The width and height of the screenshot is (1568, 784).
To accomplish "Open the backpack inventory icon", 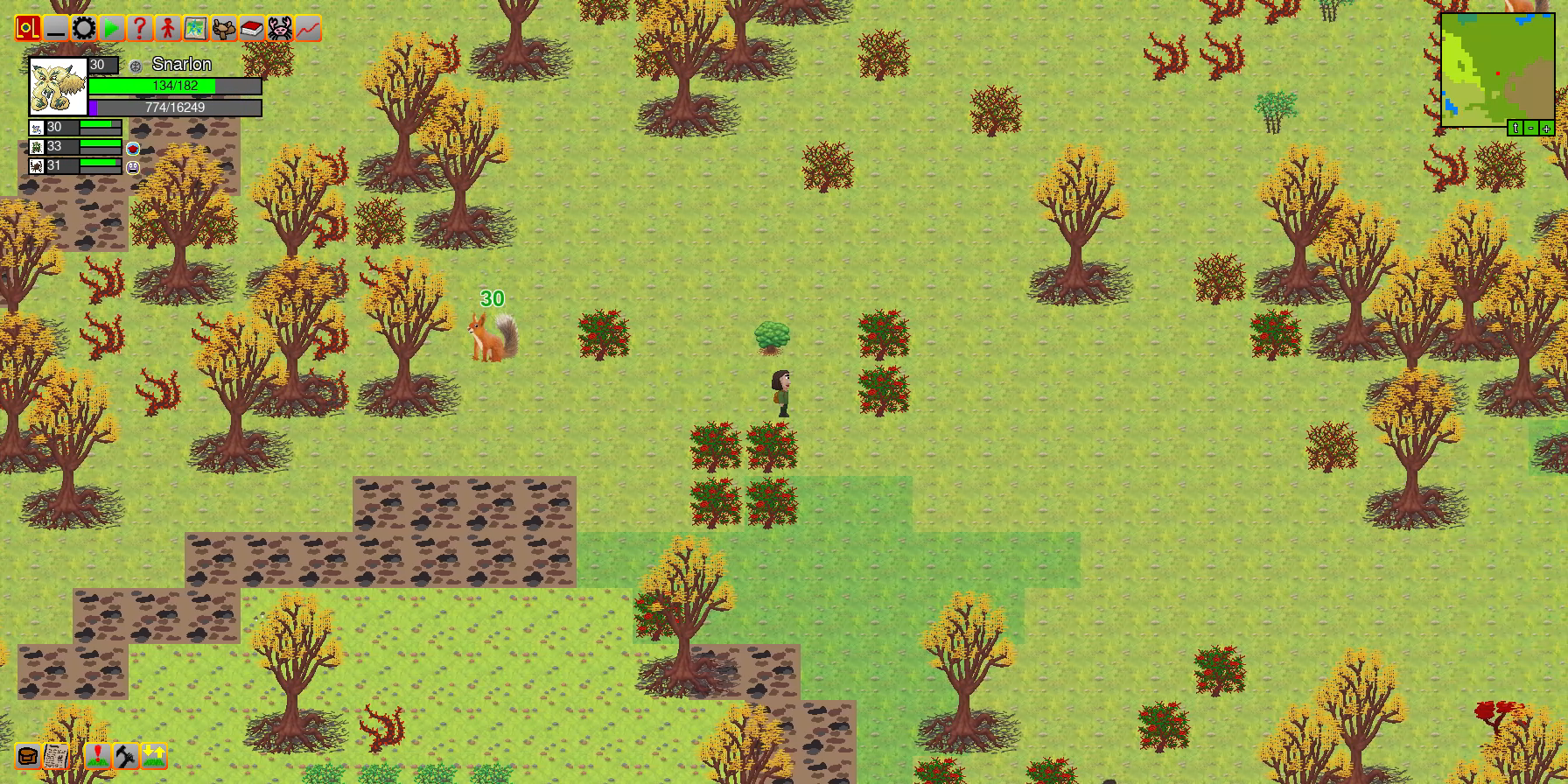I will click(x=26, y=758).
